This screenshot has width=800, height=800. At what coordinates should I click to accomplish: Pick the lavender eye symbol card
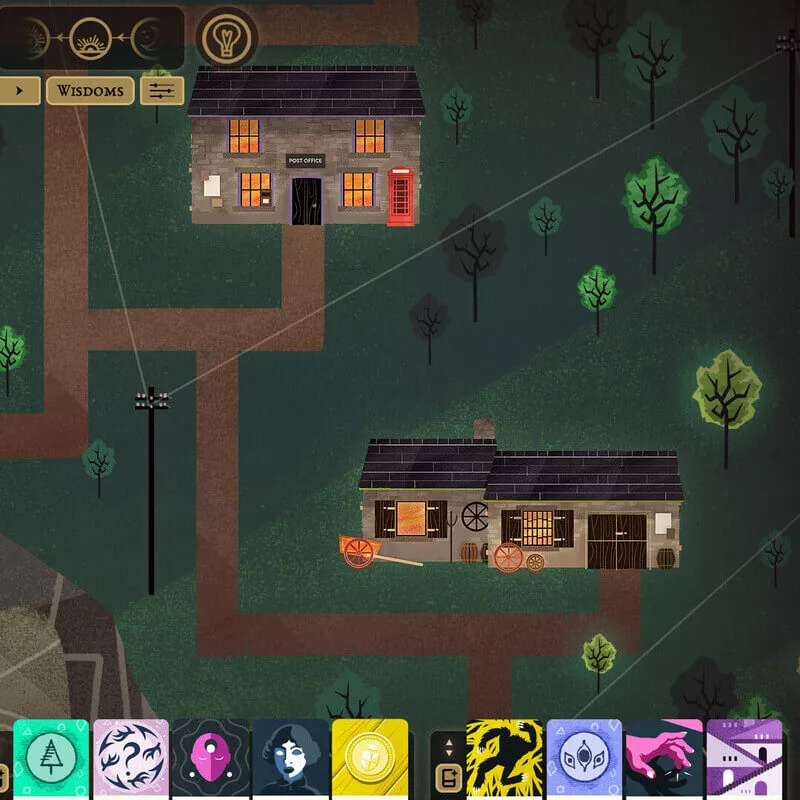[584, 758]
